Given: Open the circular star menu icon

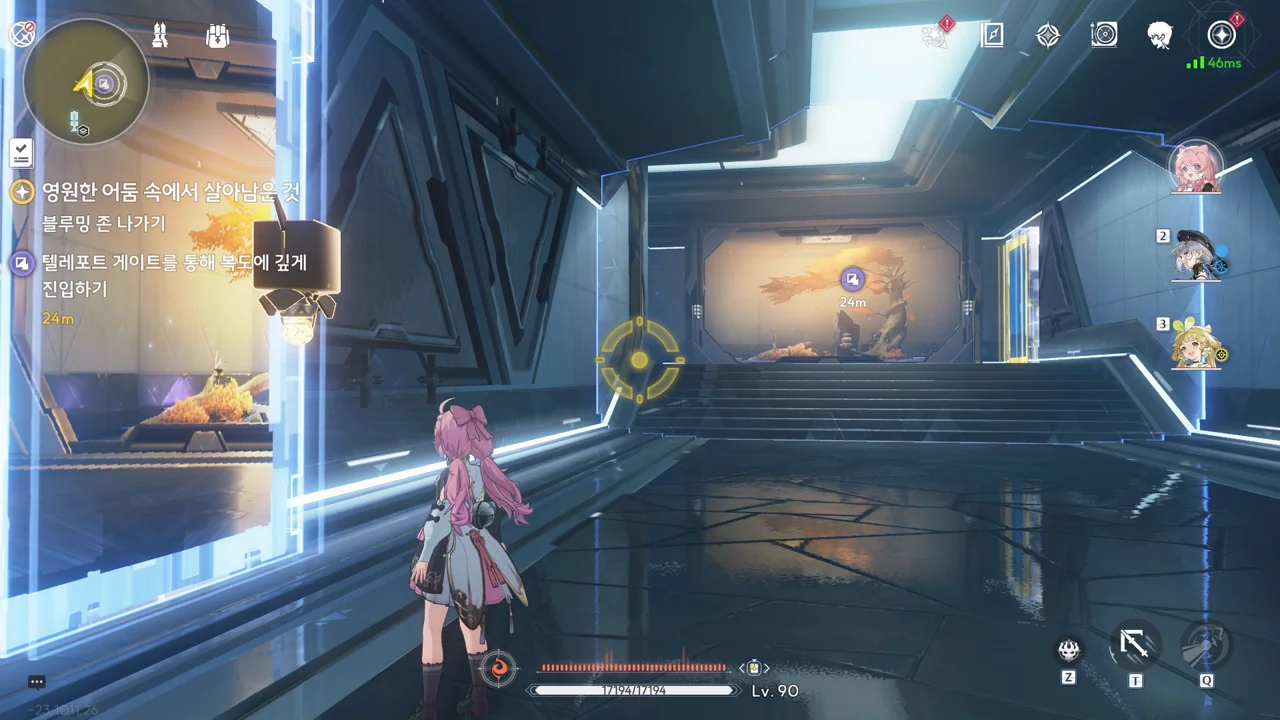Looking at the screenshot, I should [1221, 36].
